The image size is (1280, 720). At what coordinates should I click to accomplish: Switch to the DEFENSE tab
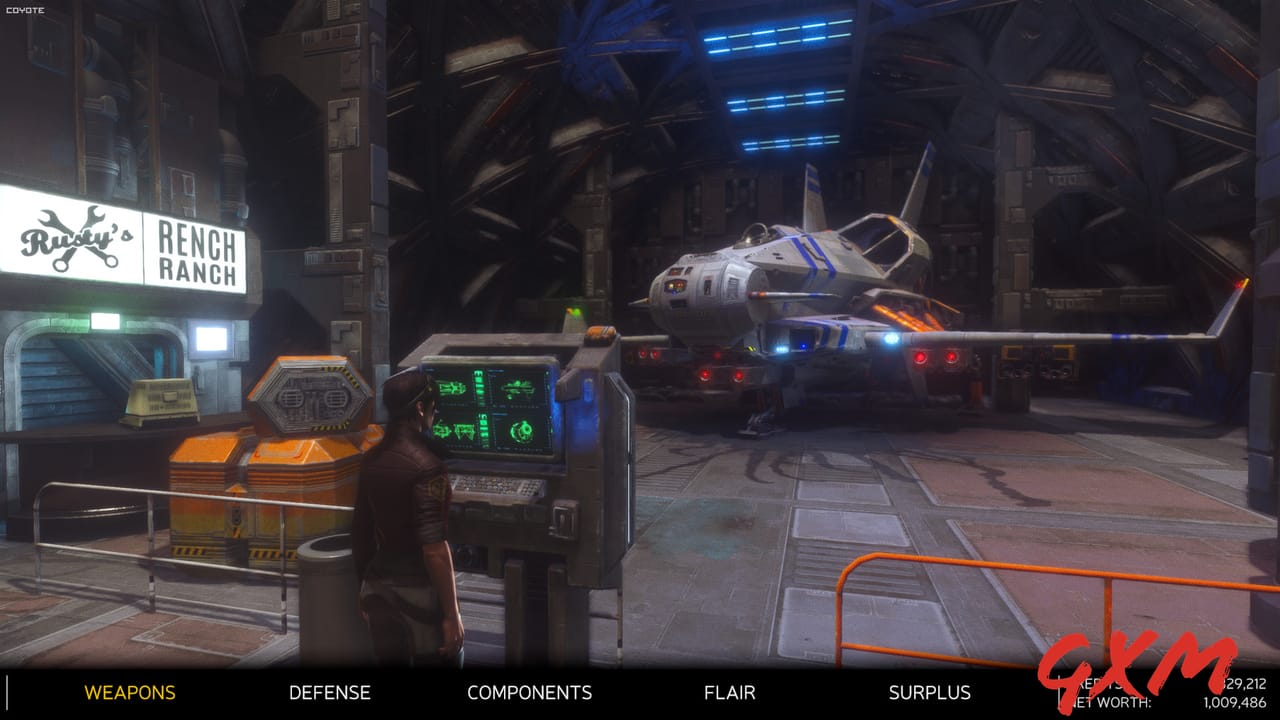click(329, 692)
